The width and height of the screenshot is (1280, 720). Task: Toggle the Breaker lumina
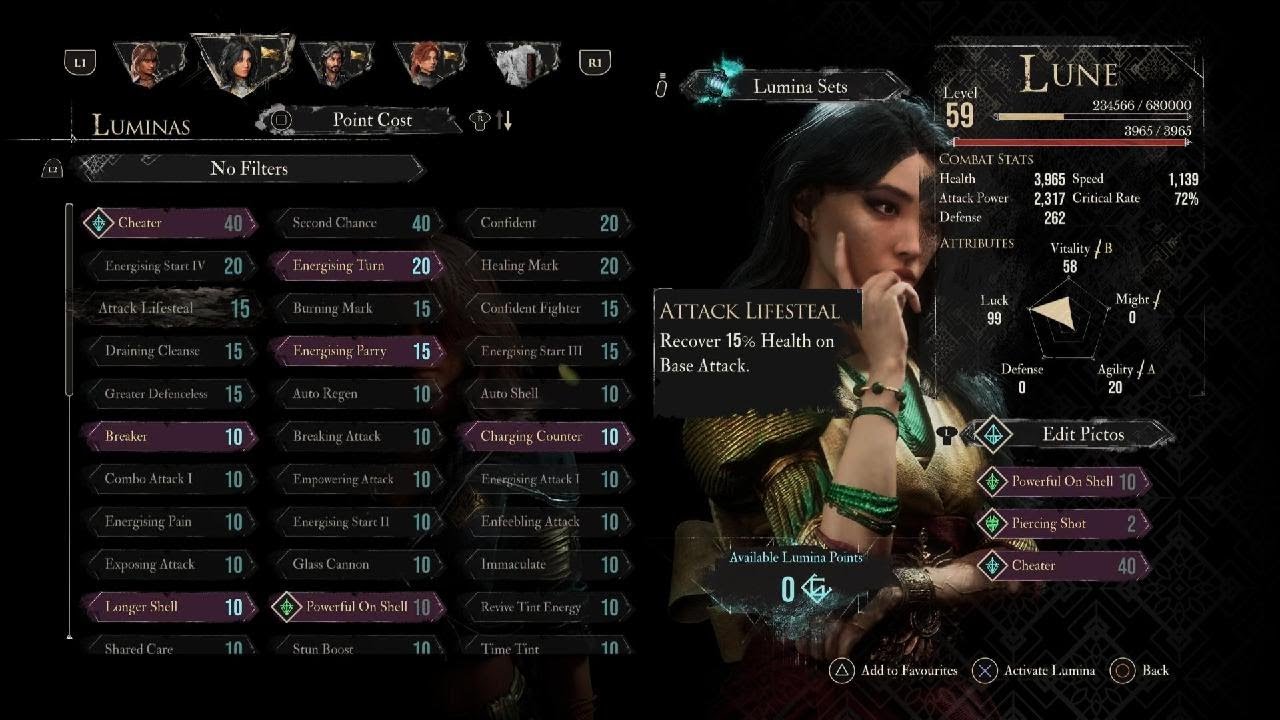click(168, 436)
